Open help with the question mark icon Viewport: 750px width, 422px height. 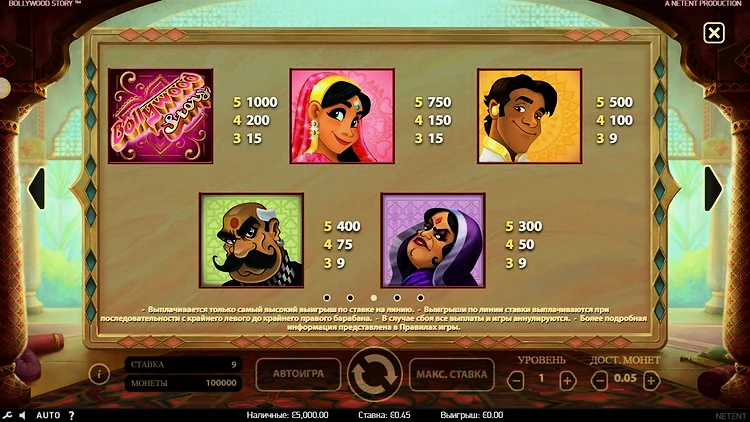[73, 414]
